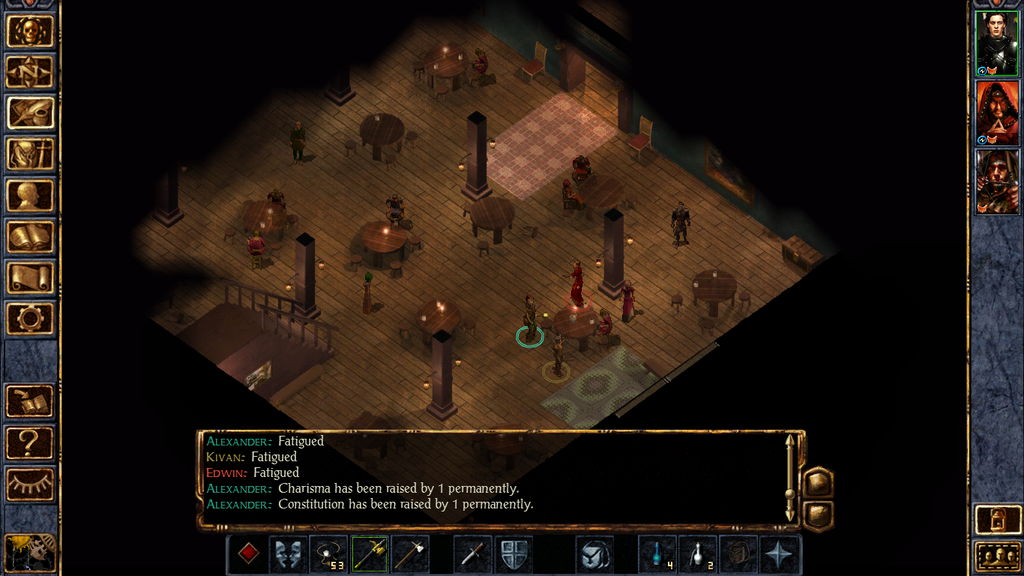Use the white flask with count 2
Viewport: 1024px width, 576px height.
pos(698,554)
